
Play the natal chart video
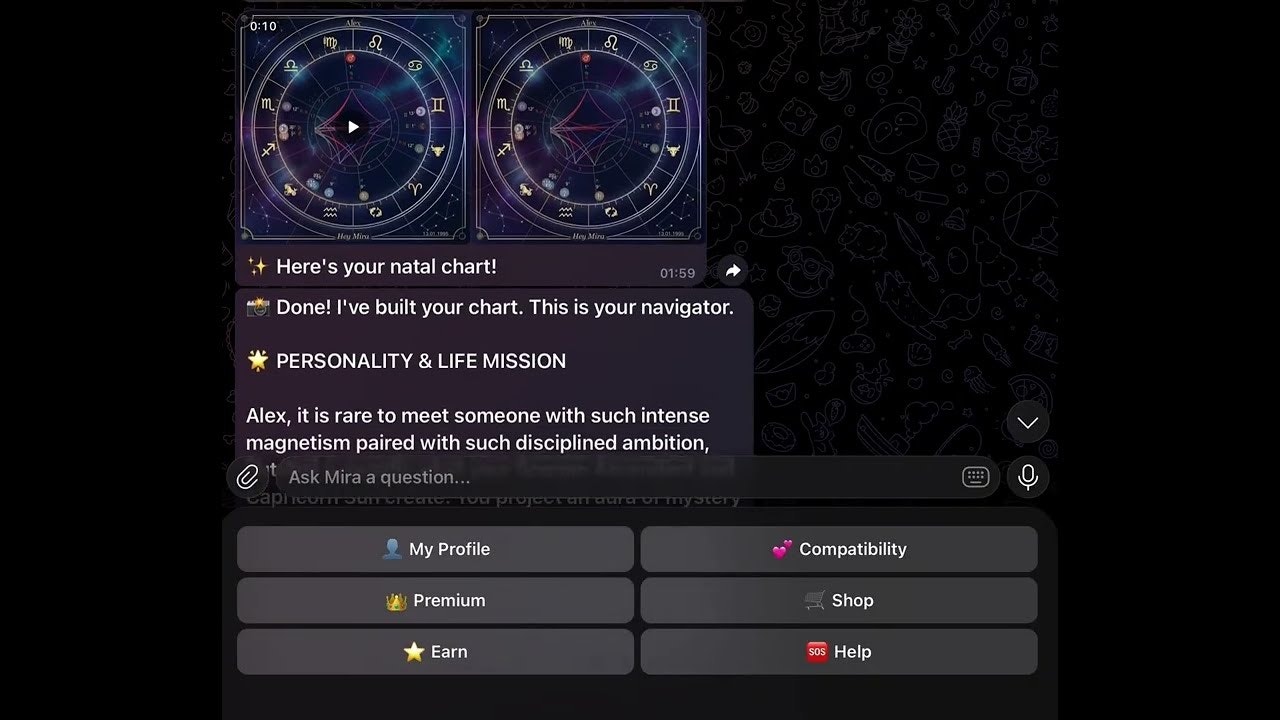tap(352, 127)
